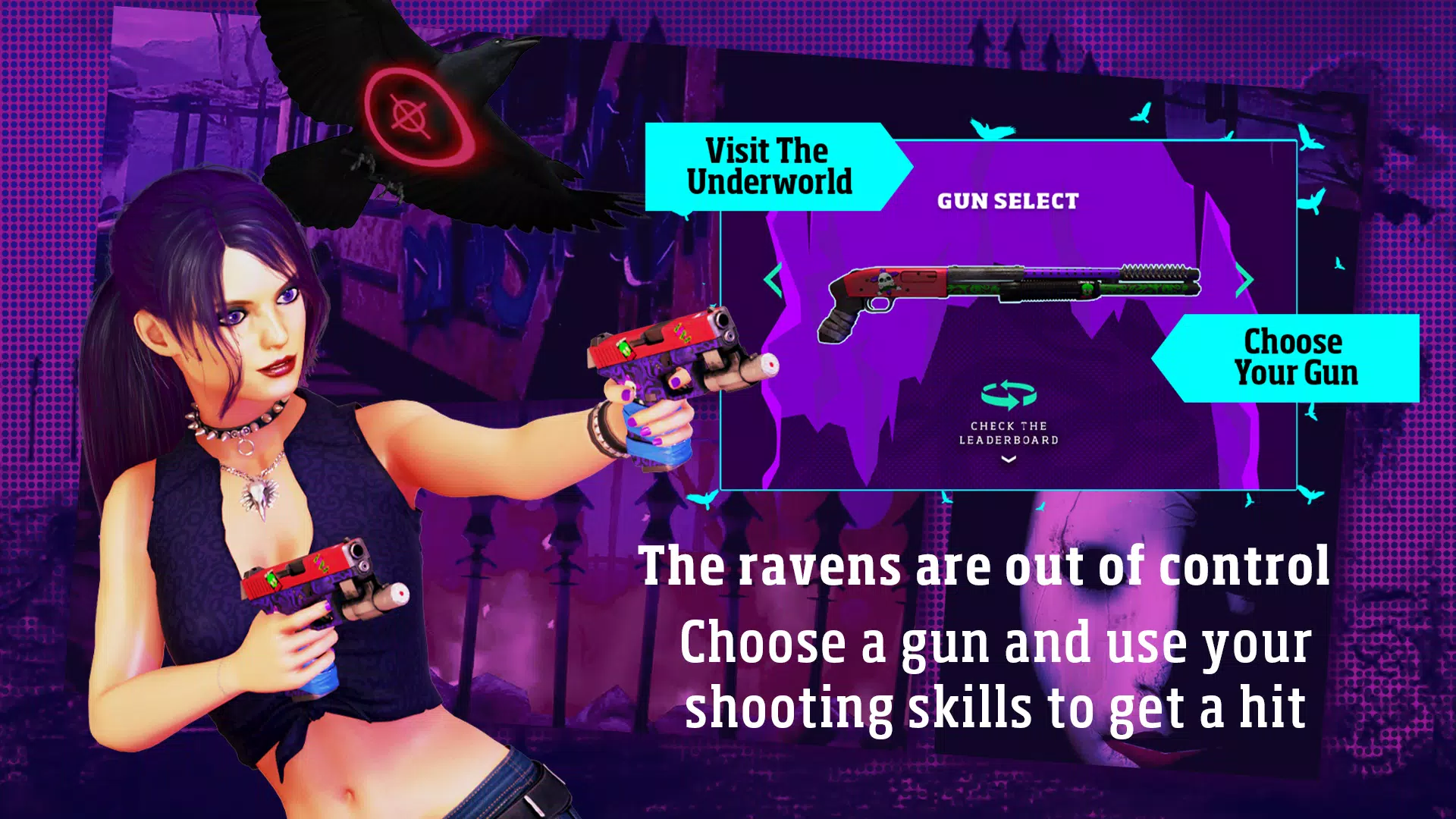Show the previous gun with left arrow
Viewport: 1456px width, 819px height.
773,280
